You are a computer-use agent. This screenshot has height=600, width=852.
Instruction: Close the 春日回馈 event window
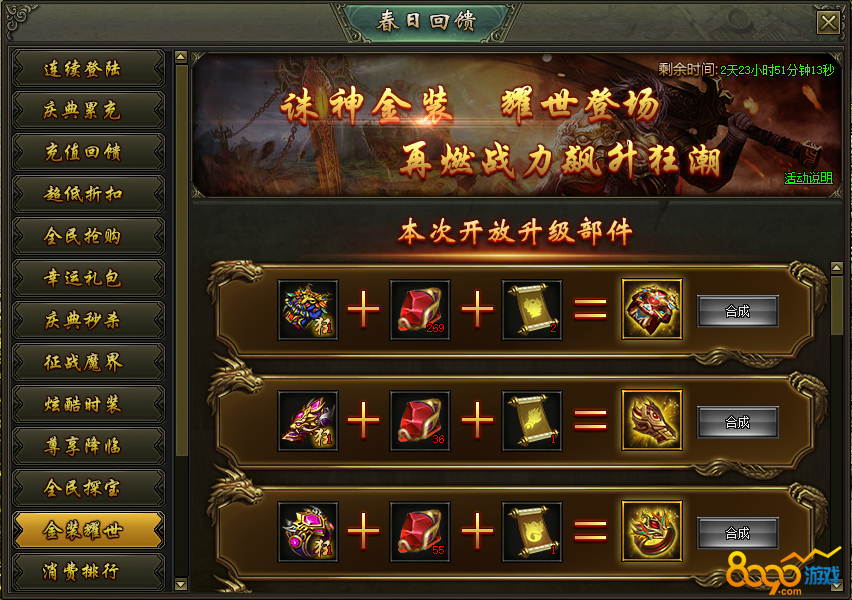pyautogui.click(x=828, y=22)
